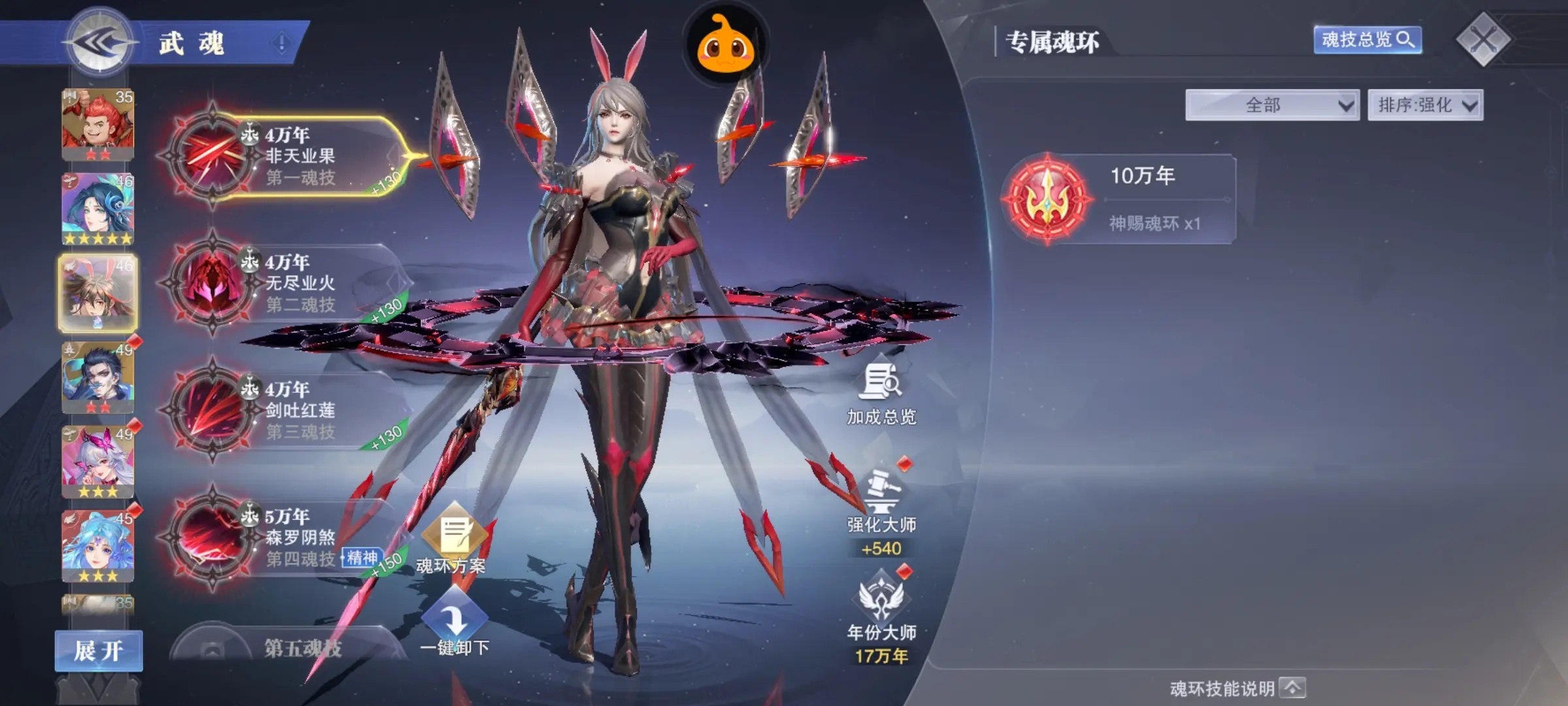
Task: Tap the exclamation info icon beside 武魂
Action: pyautogui.click(x=282, y=44)
